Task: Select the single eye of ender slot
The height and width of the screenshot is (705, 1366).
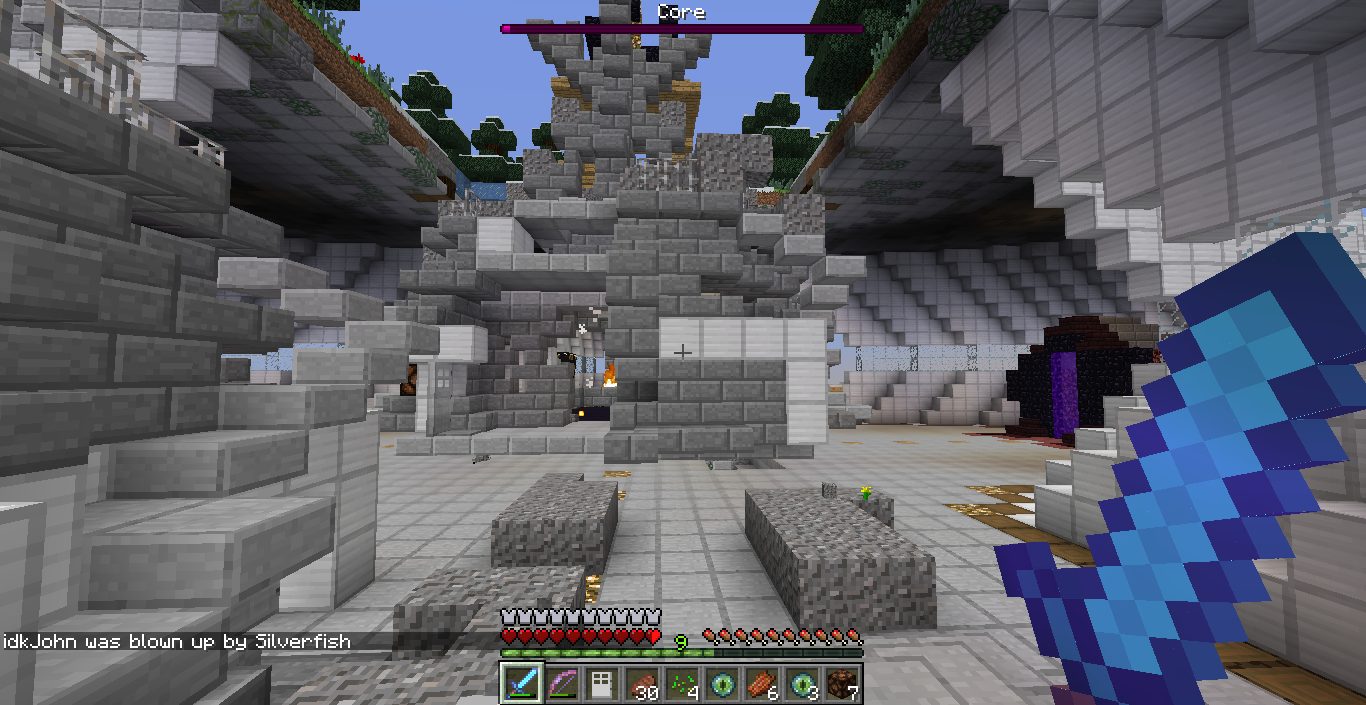Action: 721,684
